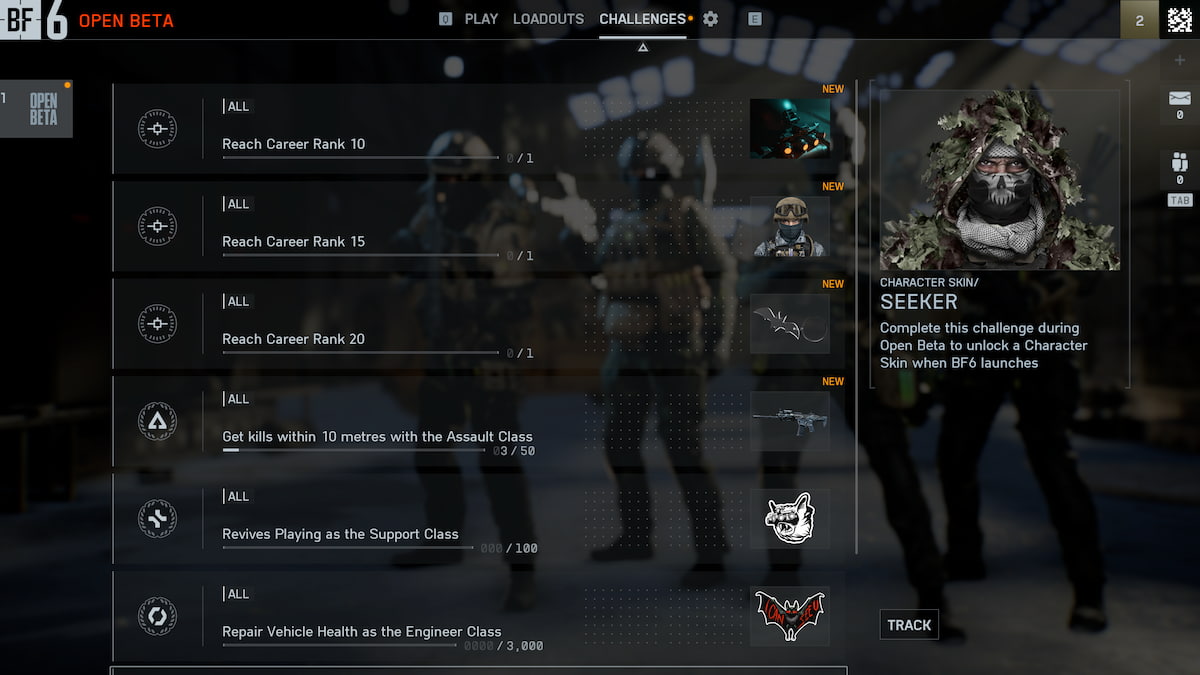
Task: Select the Challenges tab
Action: (642, 19)
